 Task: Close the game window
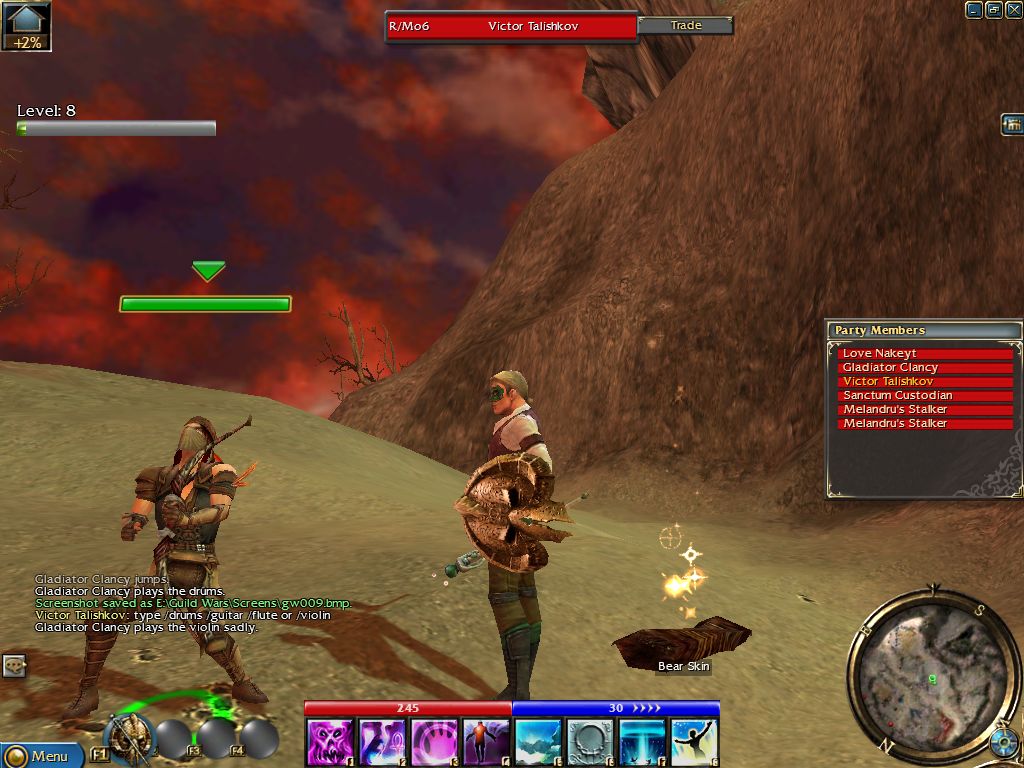click(x=1013, y=10)
